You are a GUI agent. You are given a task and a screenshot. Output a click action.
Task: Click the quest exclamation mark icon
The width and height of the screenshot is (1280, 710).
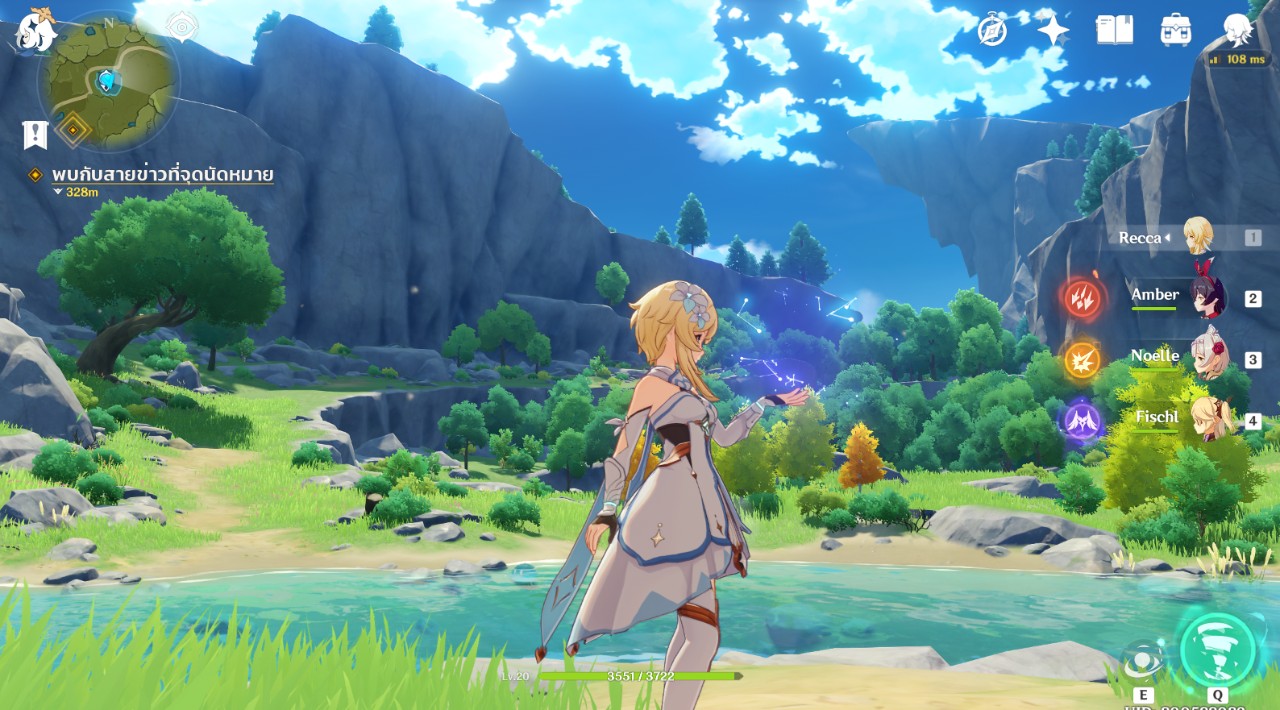pyautogui.click(x=35, y=134)
